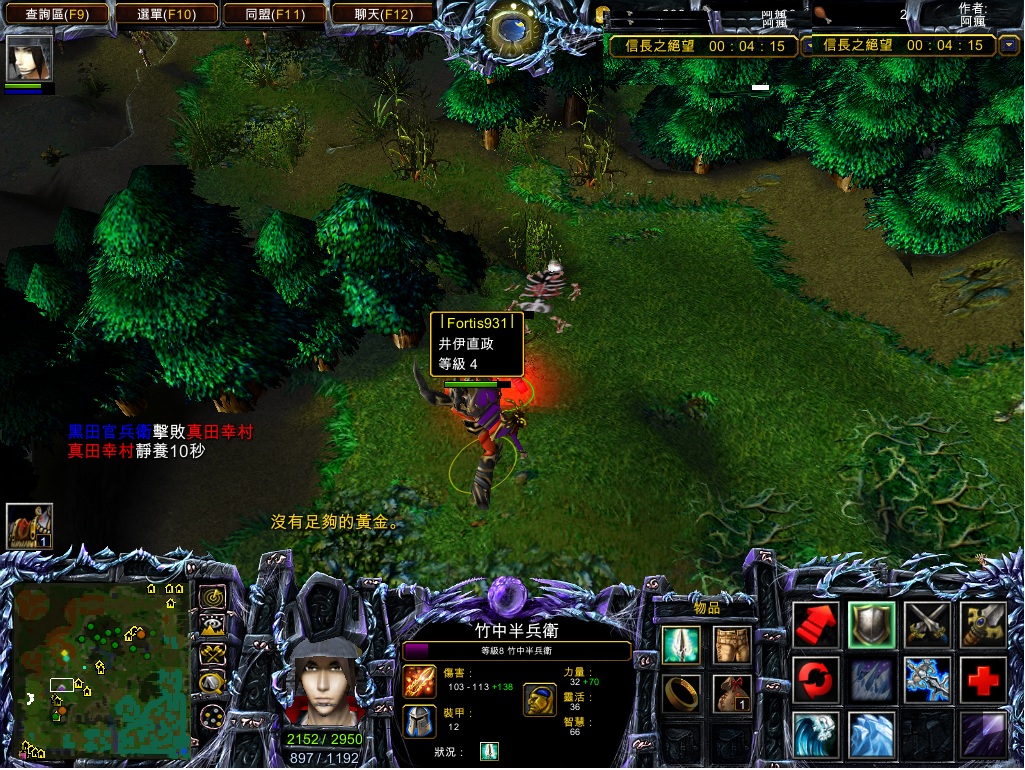The width and height of the screenshot is (1025, 770).
Task: Open the 同盟 (F11) allies panel
Action: tap(274, 14)
